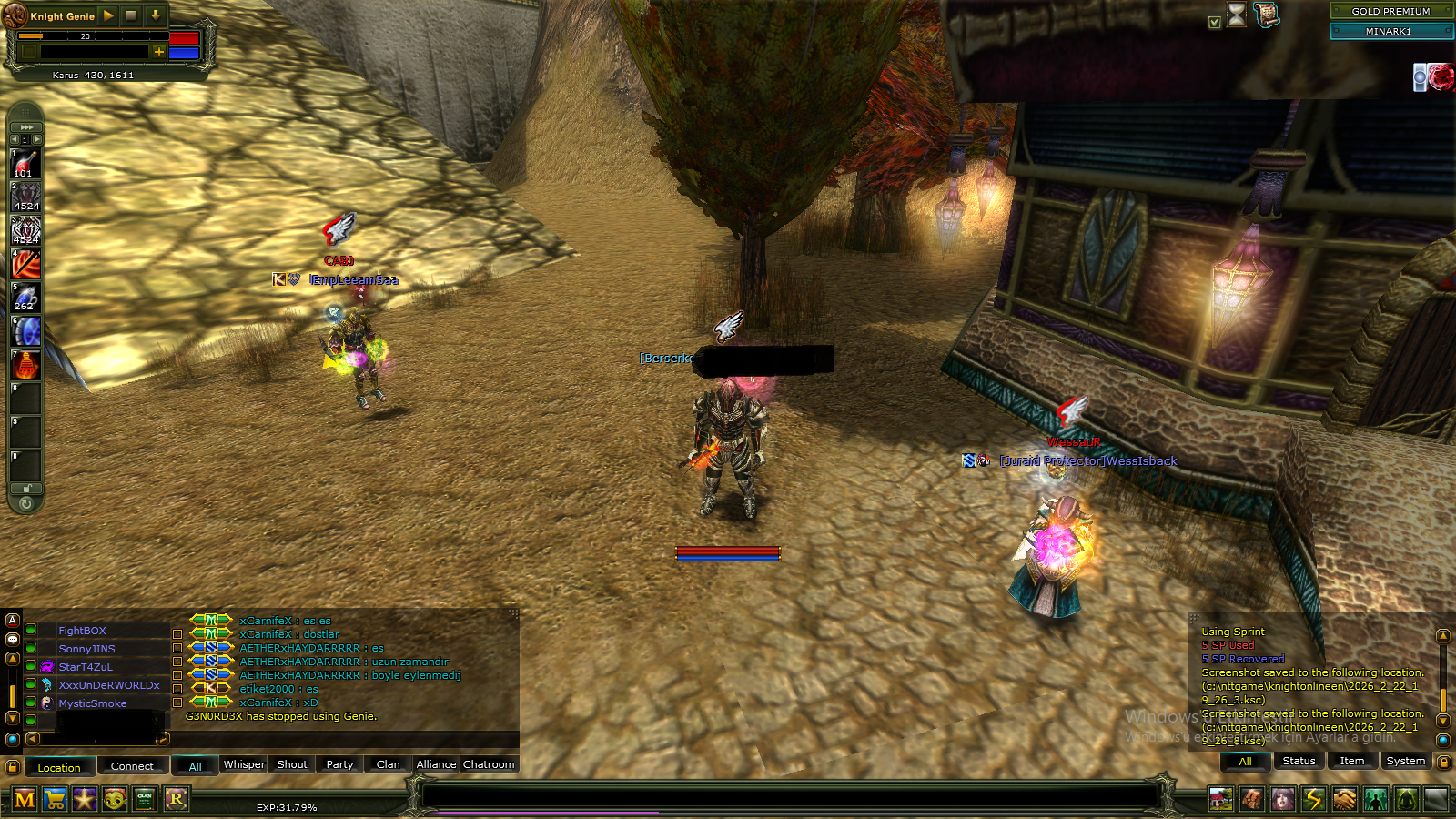
Task: Use the blue potion in hotbar slot 5
Action: (x=25, y=298)
